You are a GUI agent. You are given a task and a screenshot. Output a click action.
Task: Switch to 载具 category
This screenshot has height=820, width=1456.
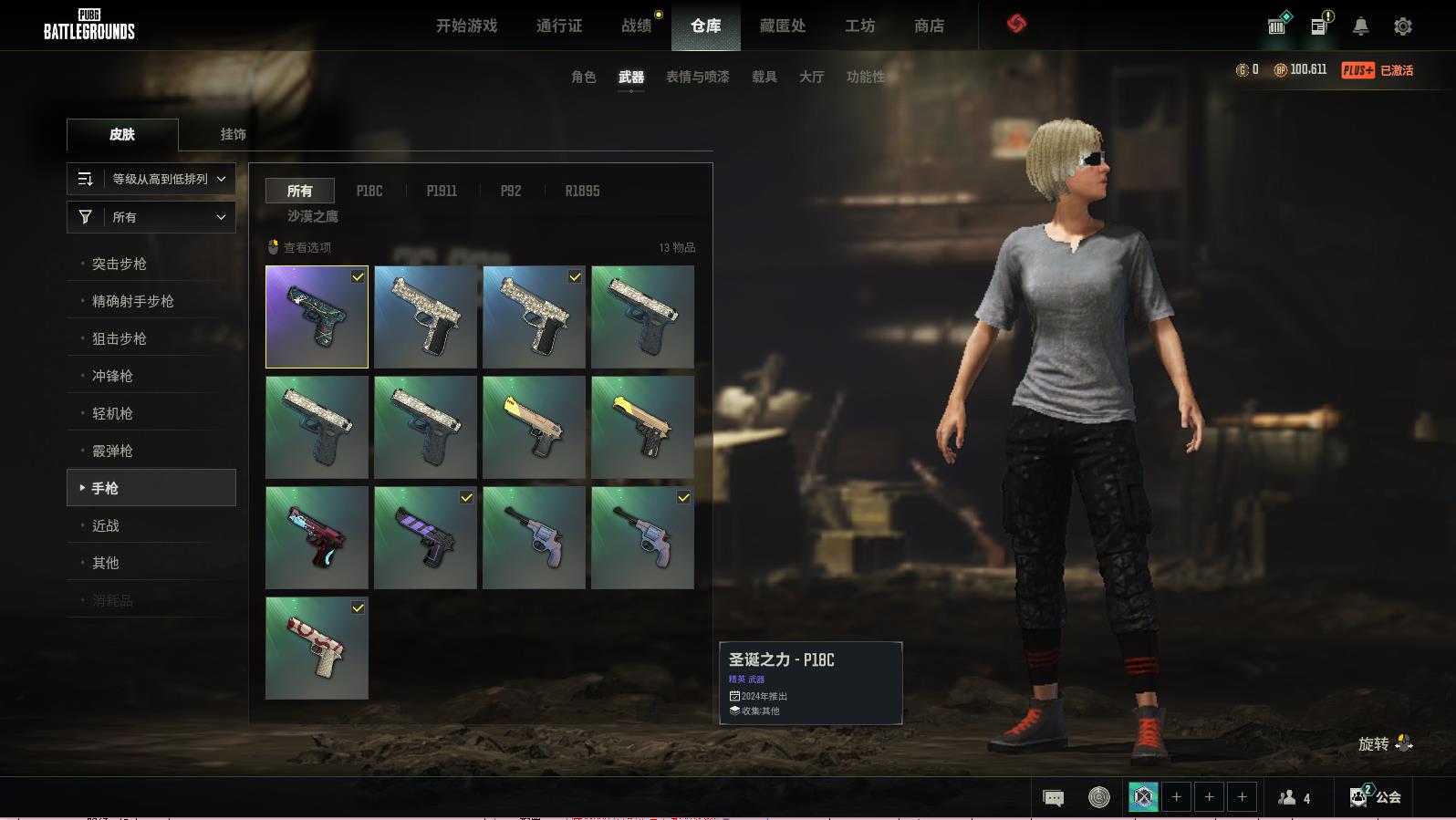point(764,77)
